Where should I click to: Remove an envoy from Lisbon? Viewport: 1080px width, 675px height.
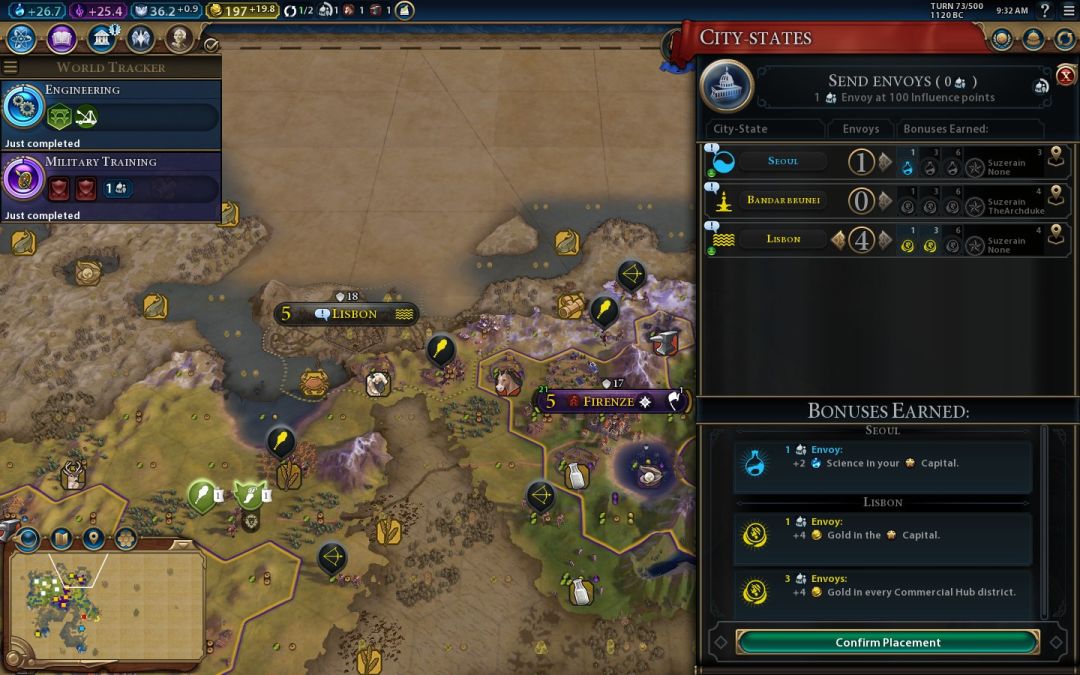pyautogui.click(x=838, y=240)
